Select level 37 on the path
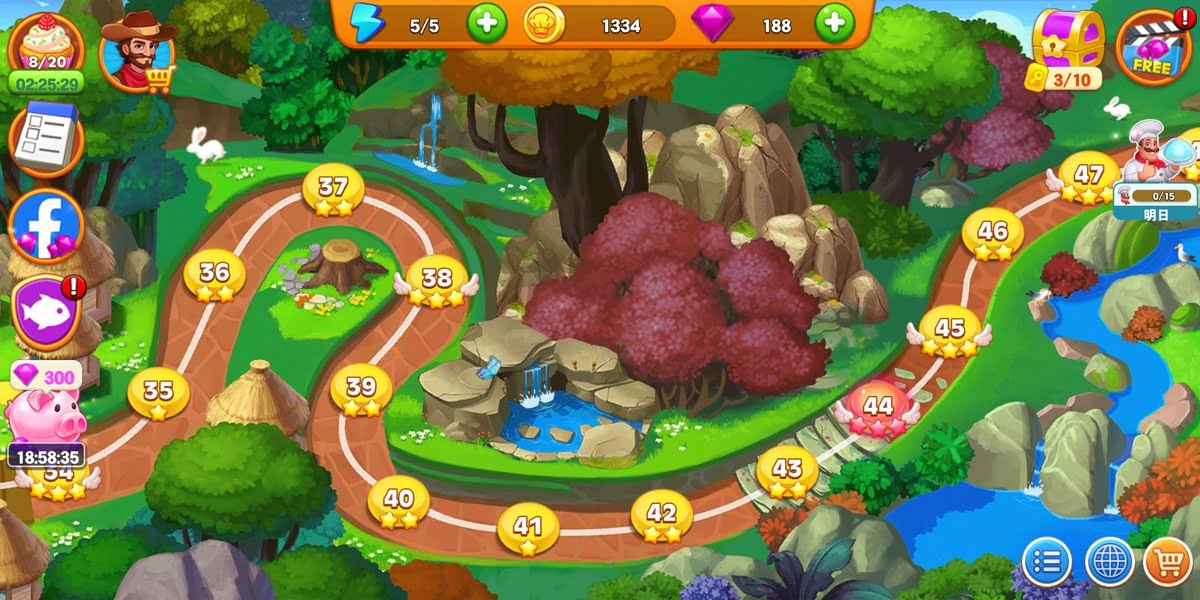Viewport: 1200px width, 600px height. point(333,189)
